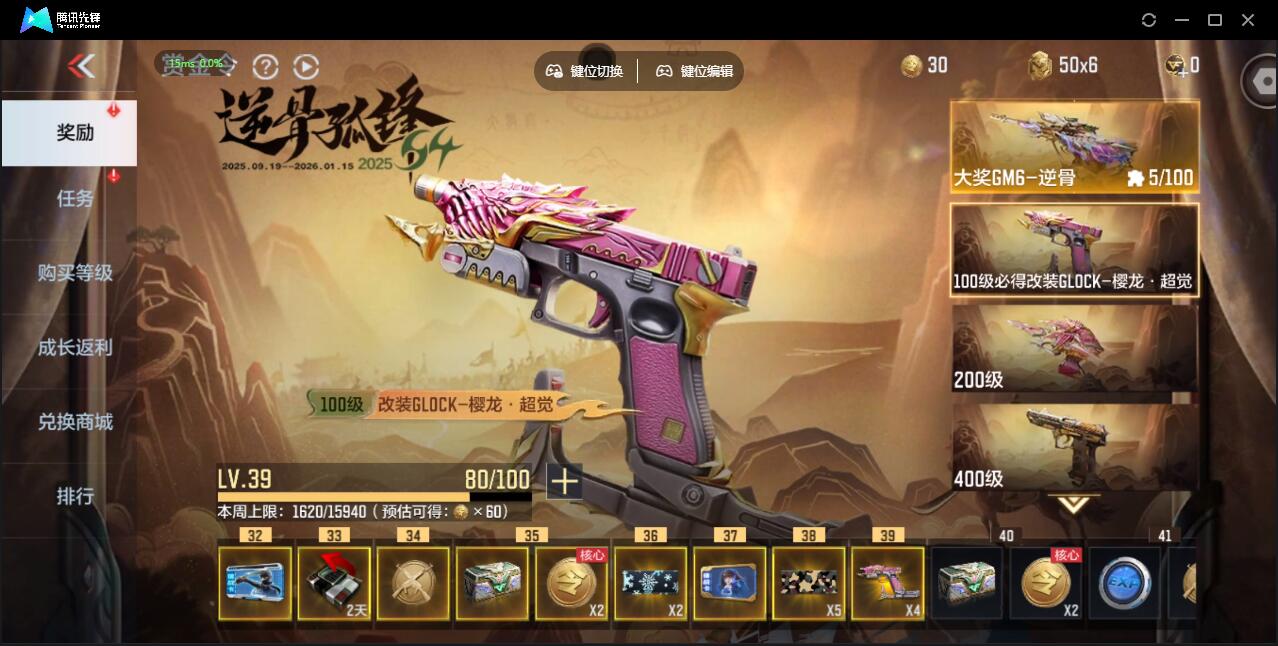Select the 100级 GLOCK-樱龙 reward thumbnail
The width and height of the screenshot is (1278, 646).
tap(1074, 250)
